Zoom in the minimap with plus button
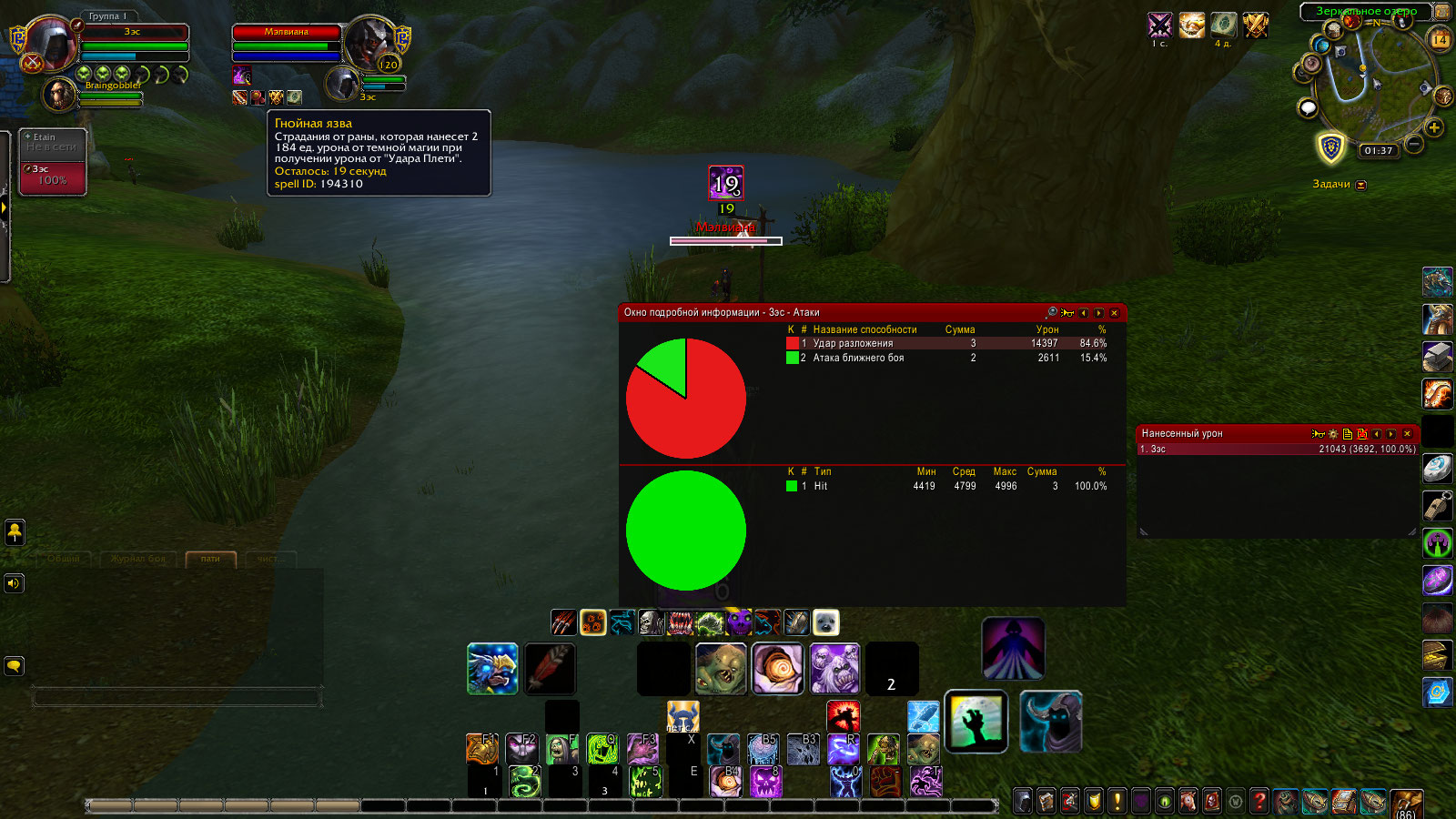Screen dimensions: 1456x819 1434,127
